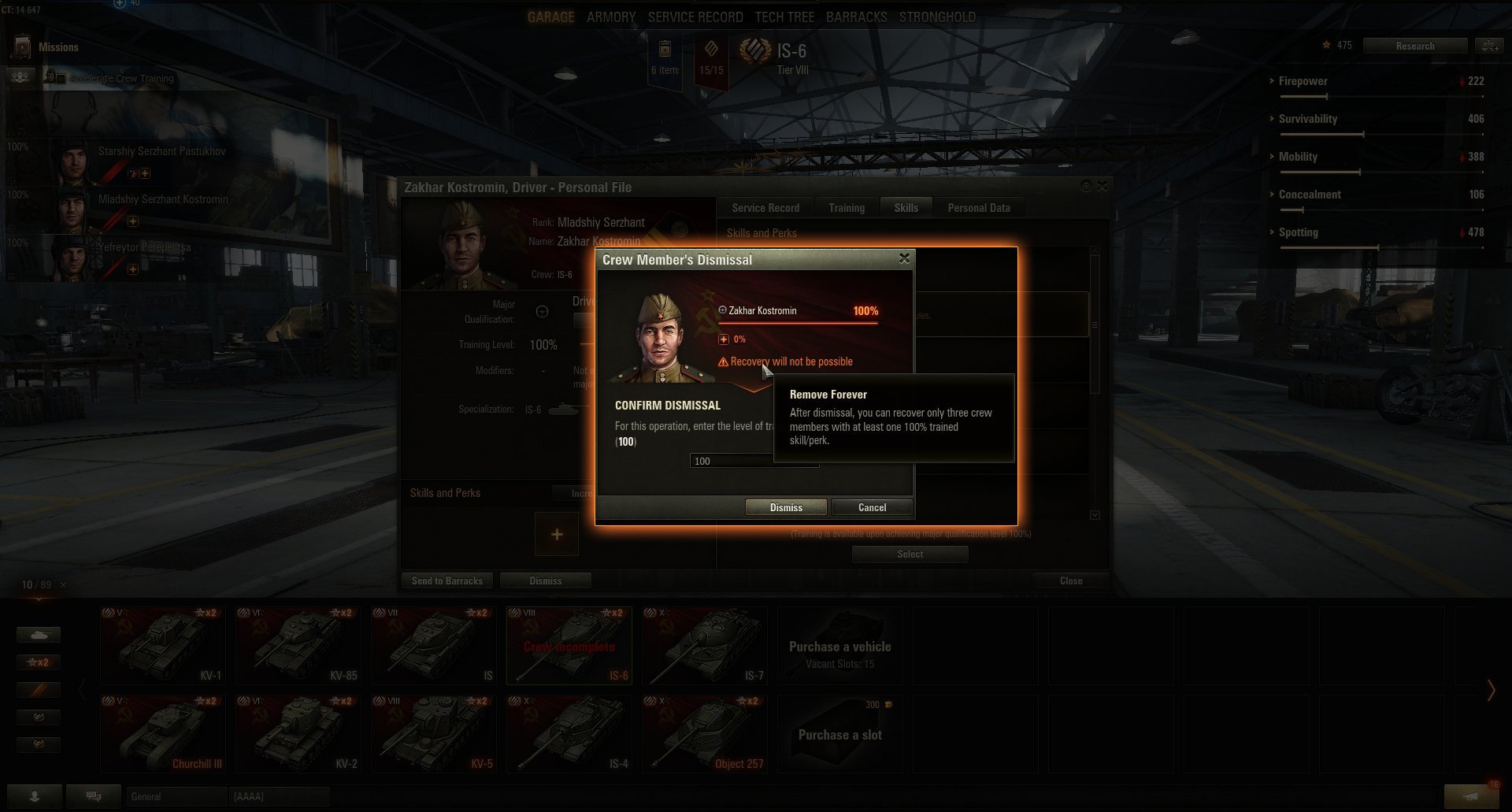Go to the Tech Tree

784,17
